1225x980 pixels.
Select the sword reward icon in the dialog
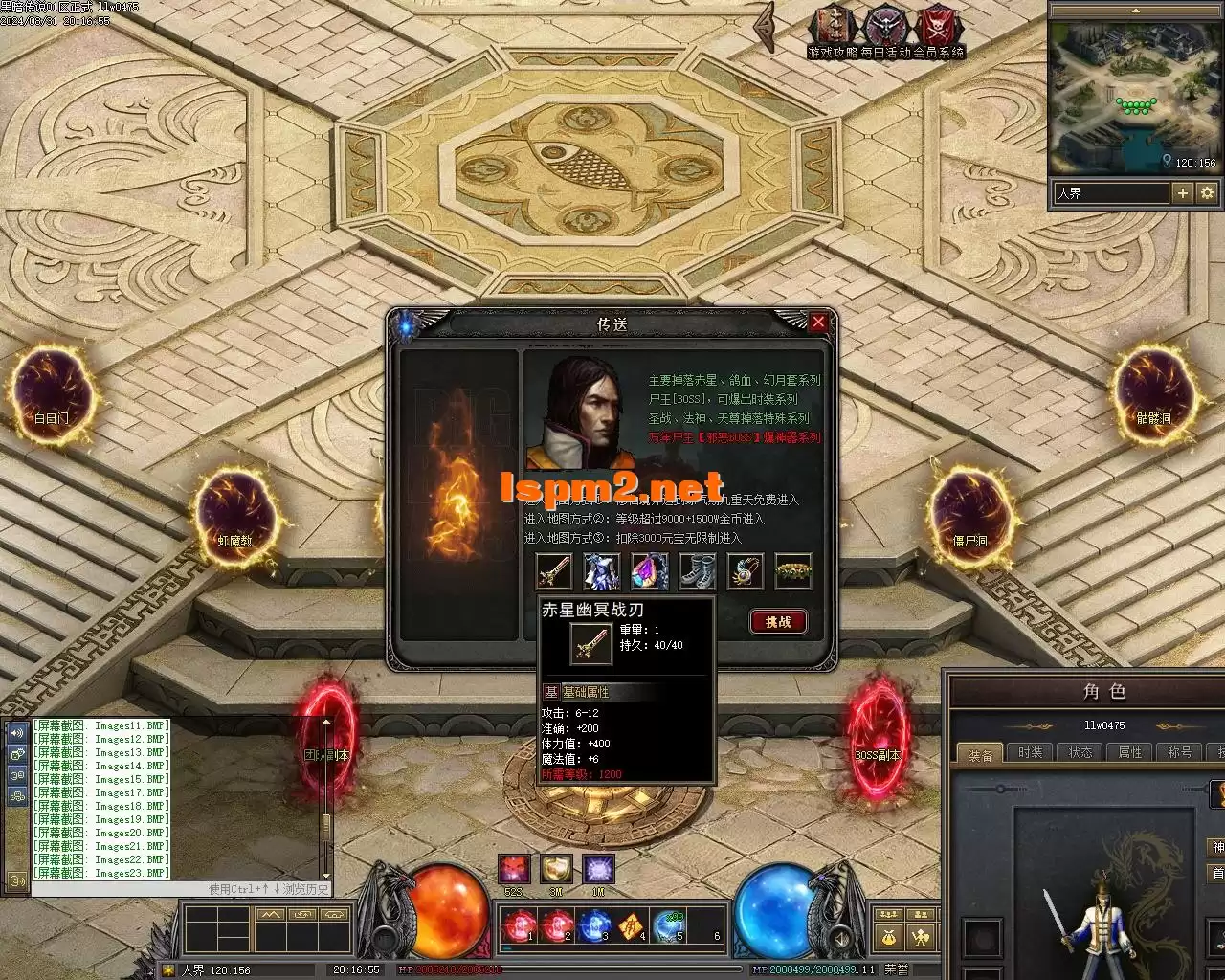click(553, 571)
